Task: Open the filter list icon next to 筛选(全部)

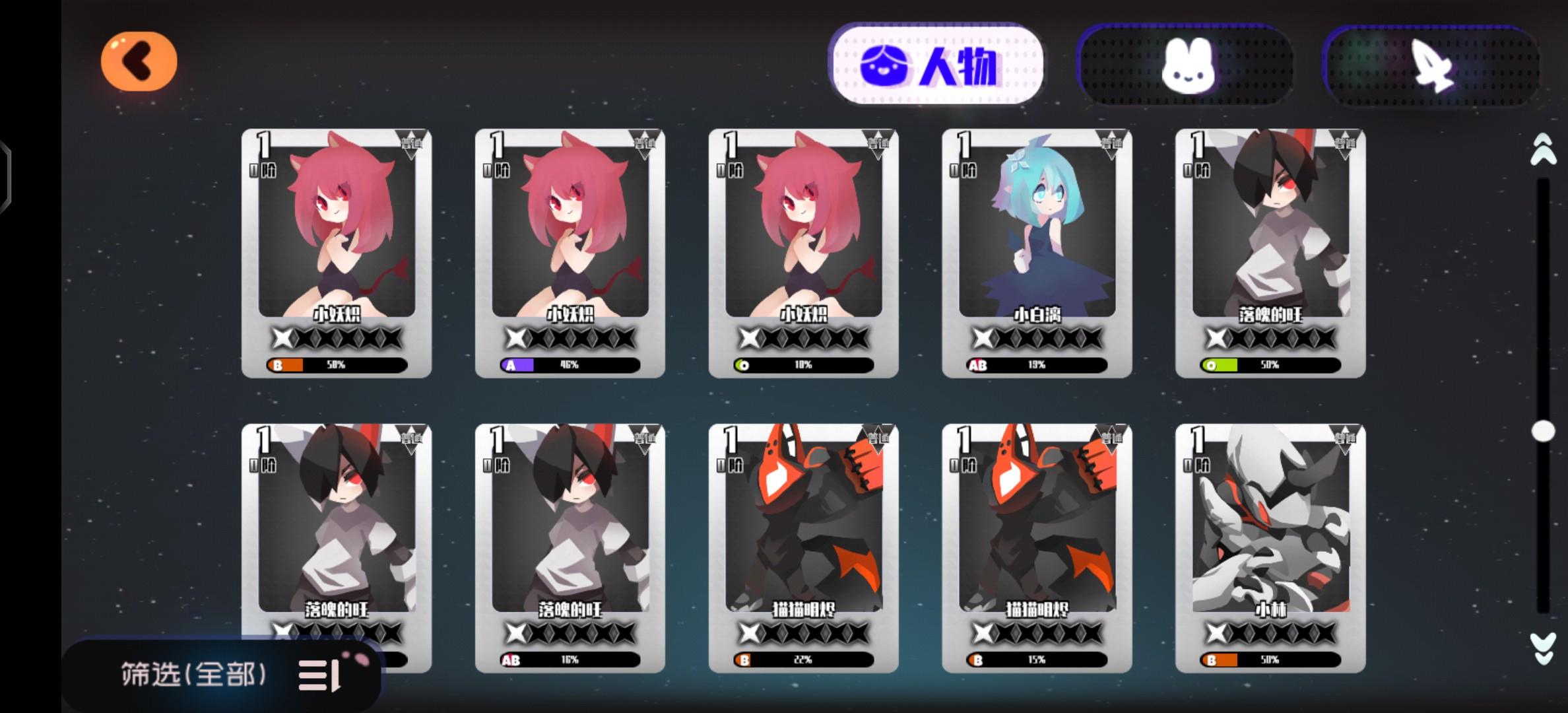Action: pos(323,673)
